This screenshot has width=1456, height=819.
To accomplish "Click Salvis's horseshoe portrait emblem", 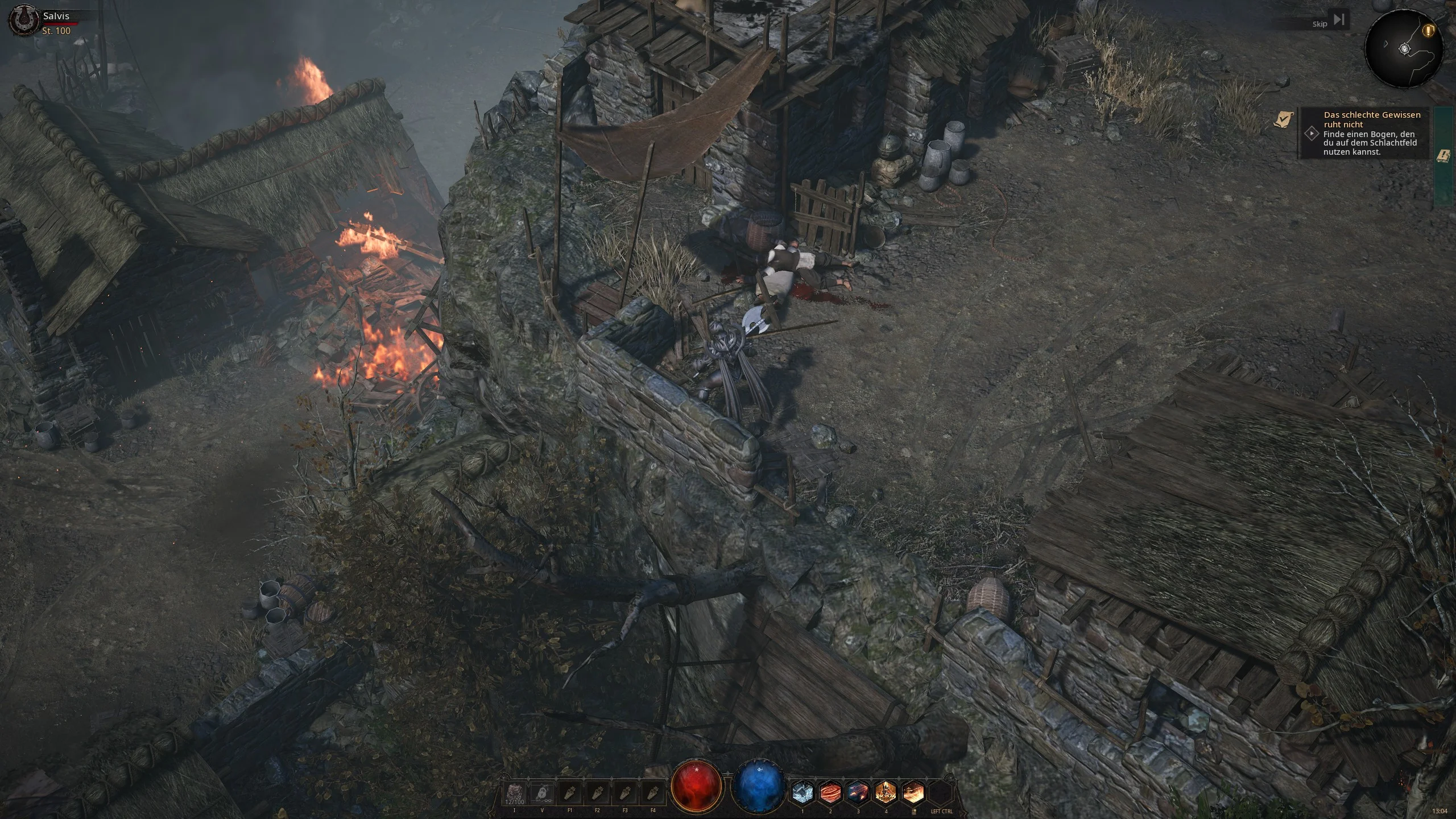I will [x=21, y=22].
